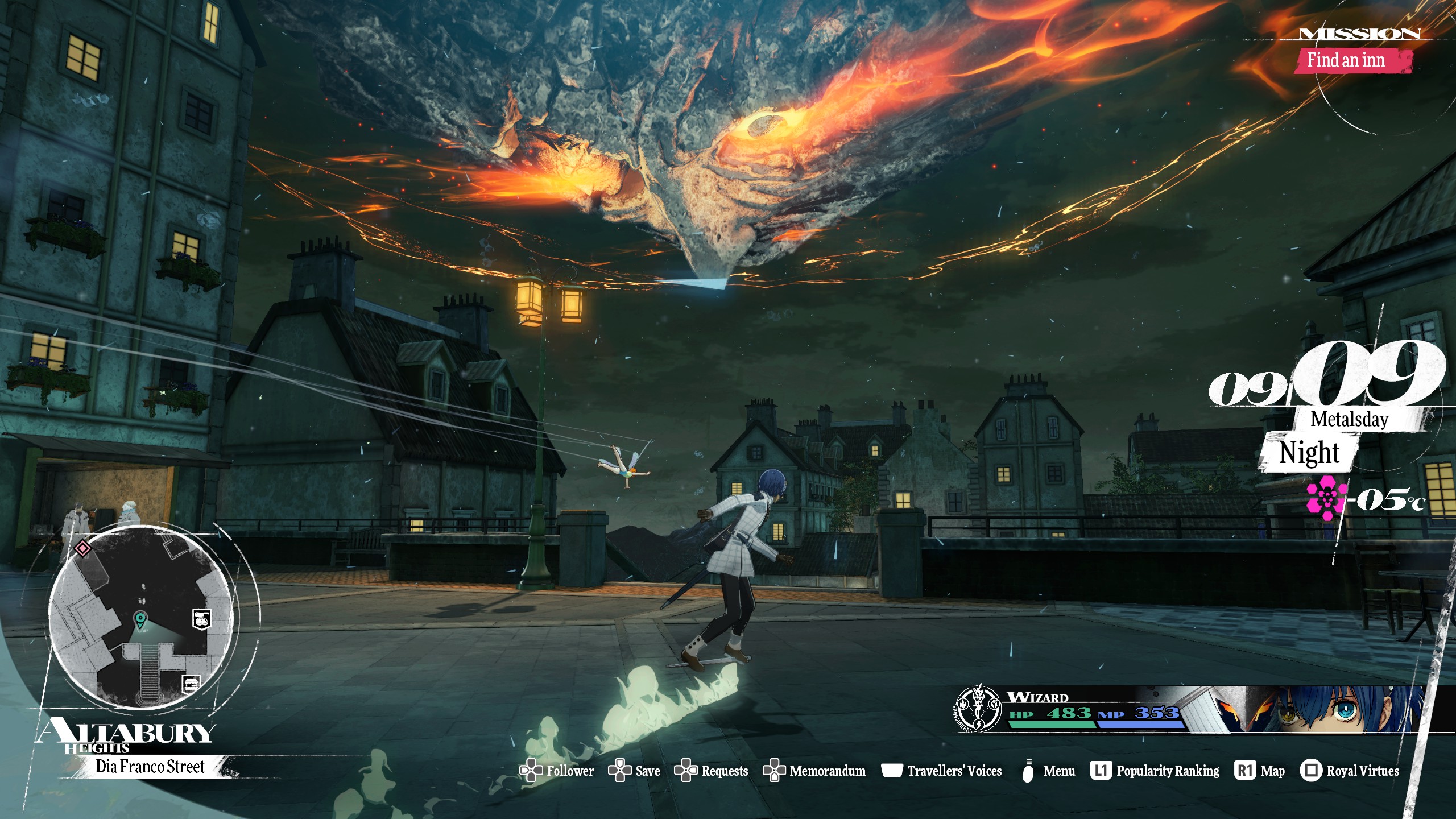Open the Follower option

click(557, 771)
